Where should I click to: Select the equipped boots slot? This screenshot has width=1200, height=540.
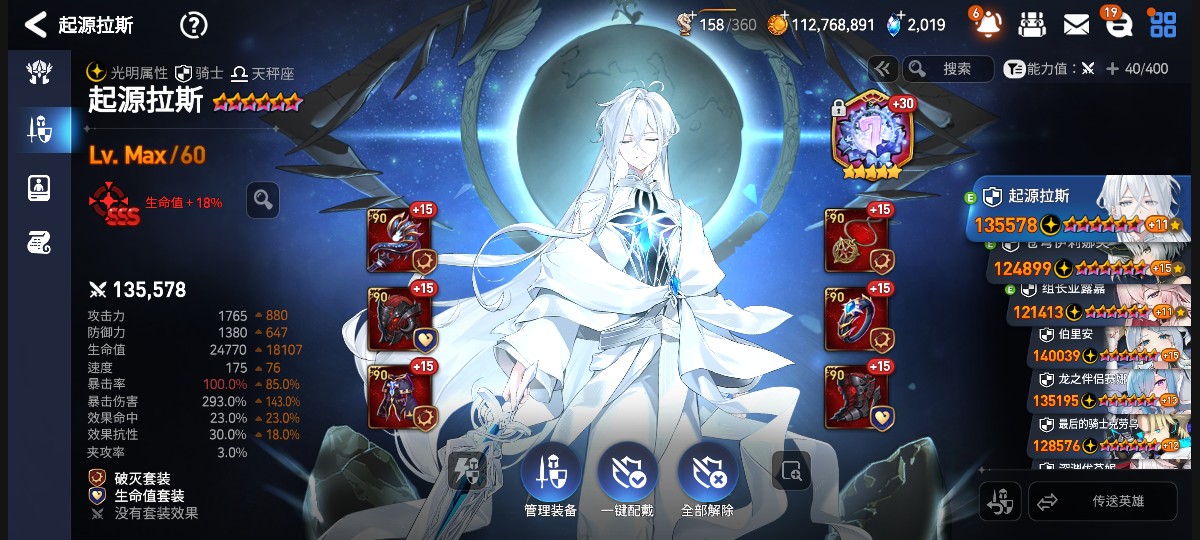tap(856, 397)
